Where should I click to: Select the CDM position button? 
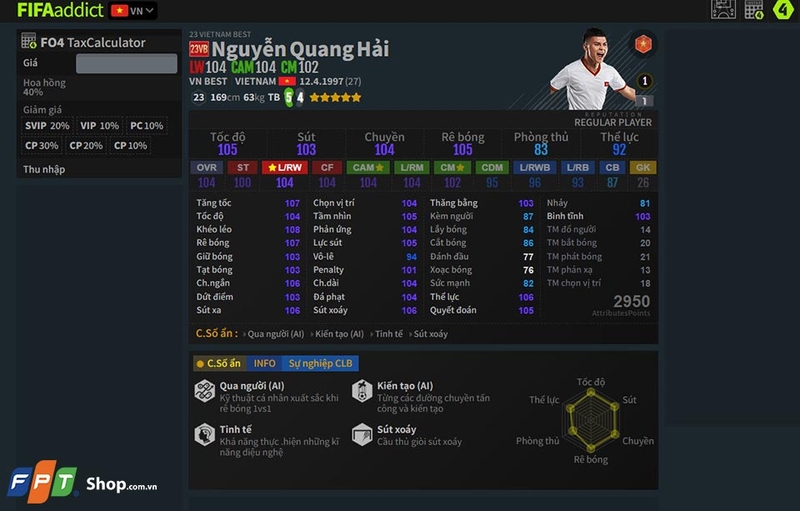click(x=491, y=167)
